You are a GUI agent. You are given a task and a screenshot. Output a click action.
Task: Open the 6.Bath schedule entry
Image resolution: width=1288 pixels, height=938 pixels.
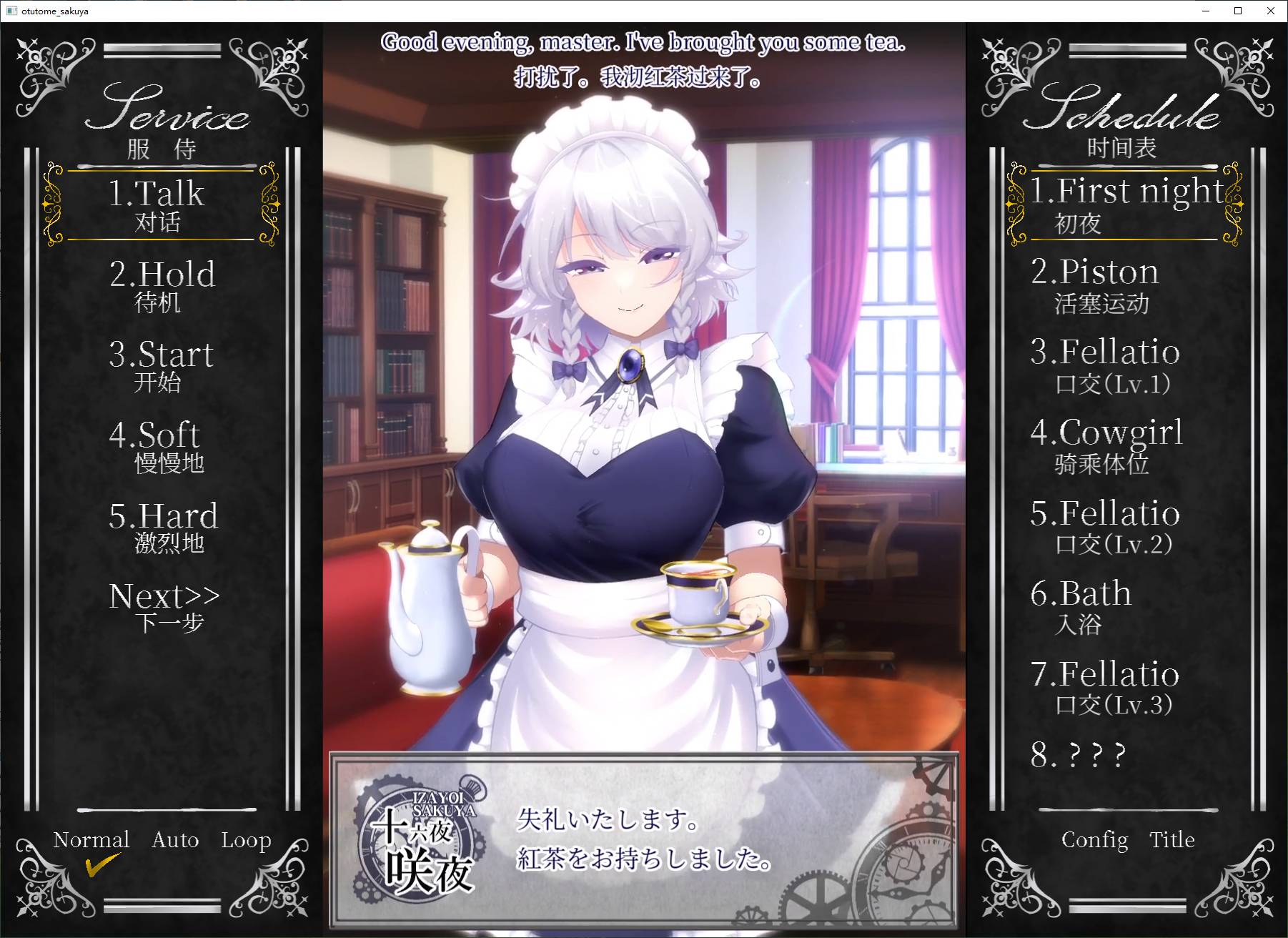(x=1081, y=607)
